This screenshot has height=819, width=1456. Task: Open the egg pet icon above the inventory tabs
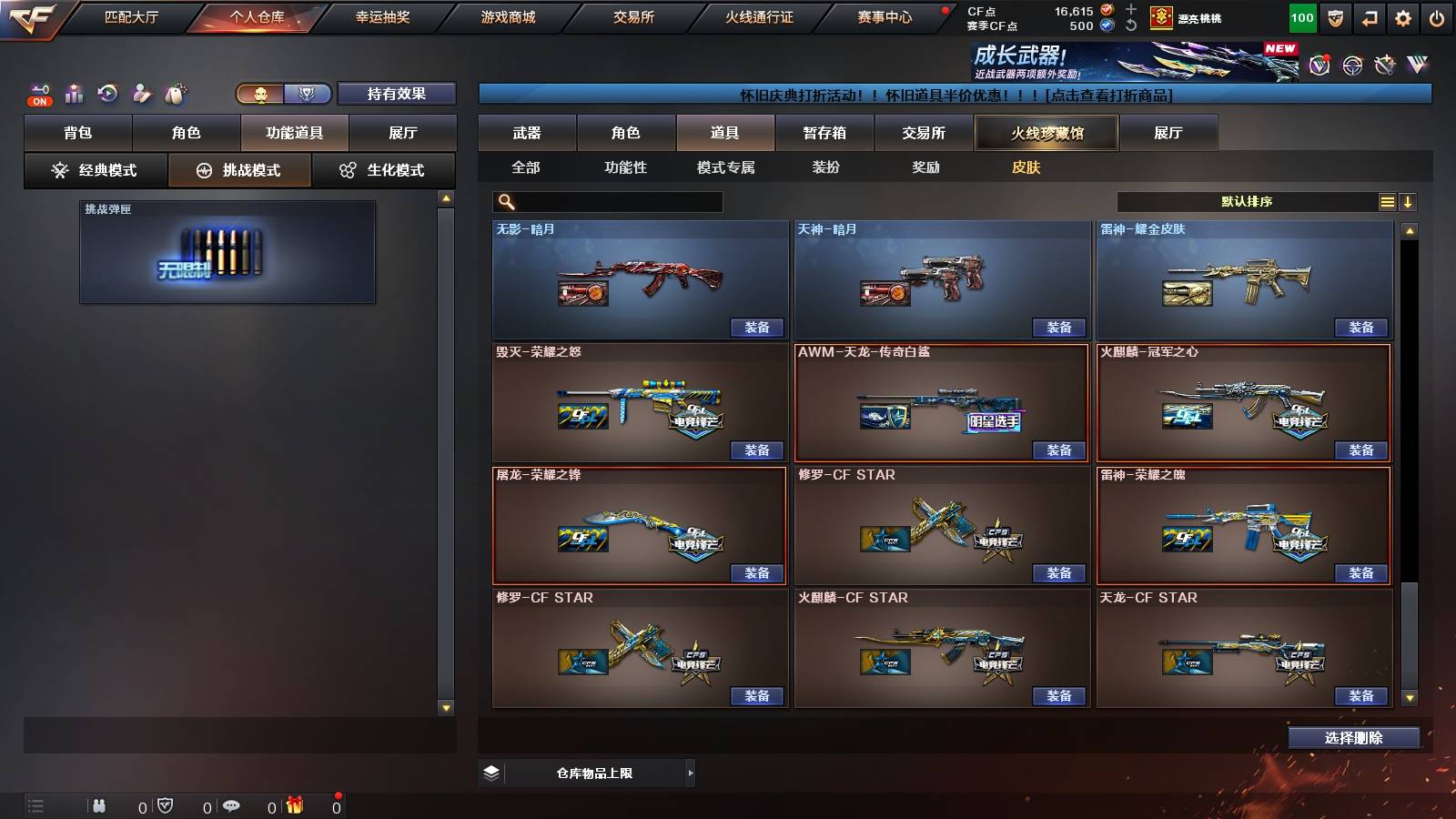tap(176, 91)
